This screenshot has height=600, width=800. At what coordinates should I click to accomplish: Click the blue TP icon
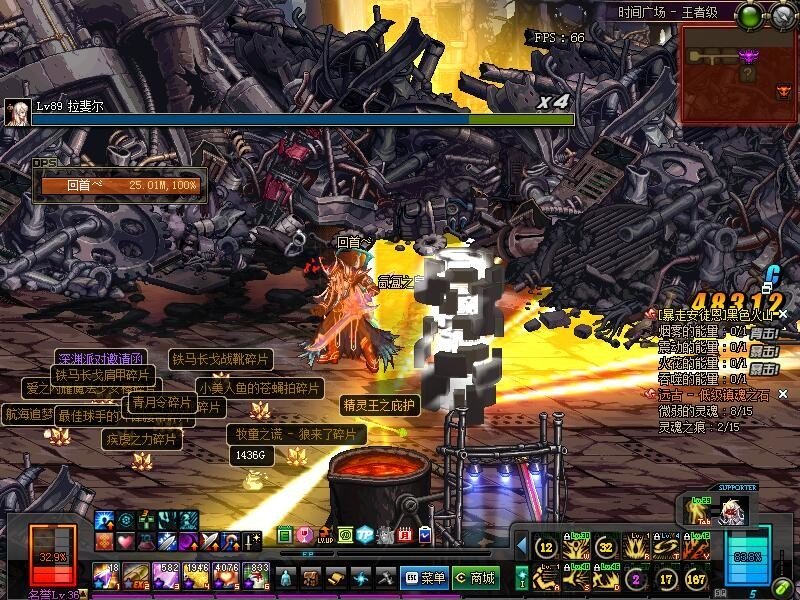(365, 536)
